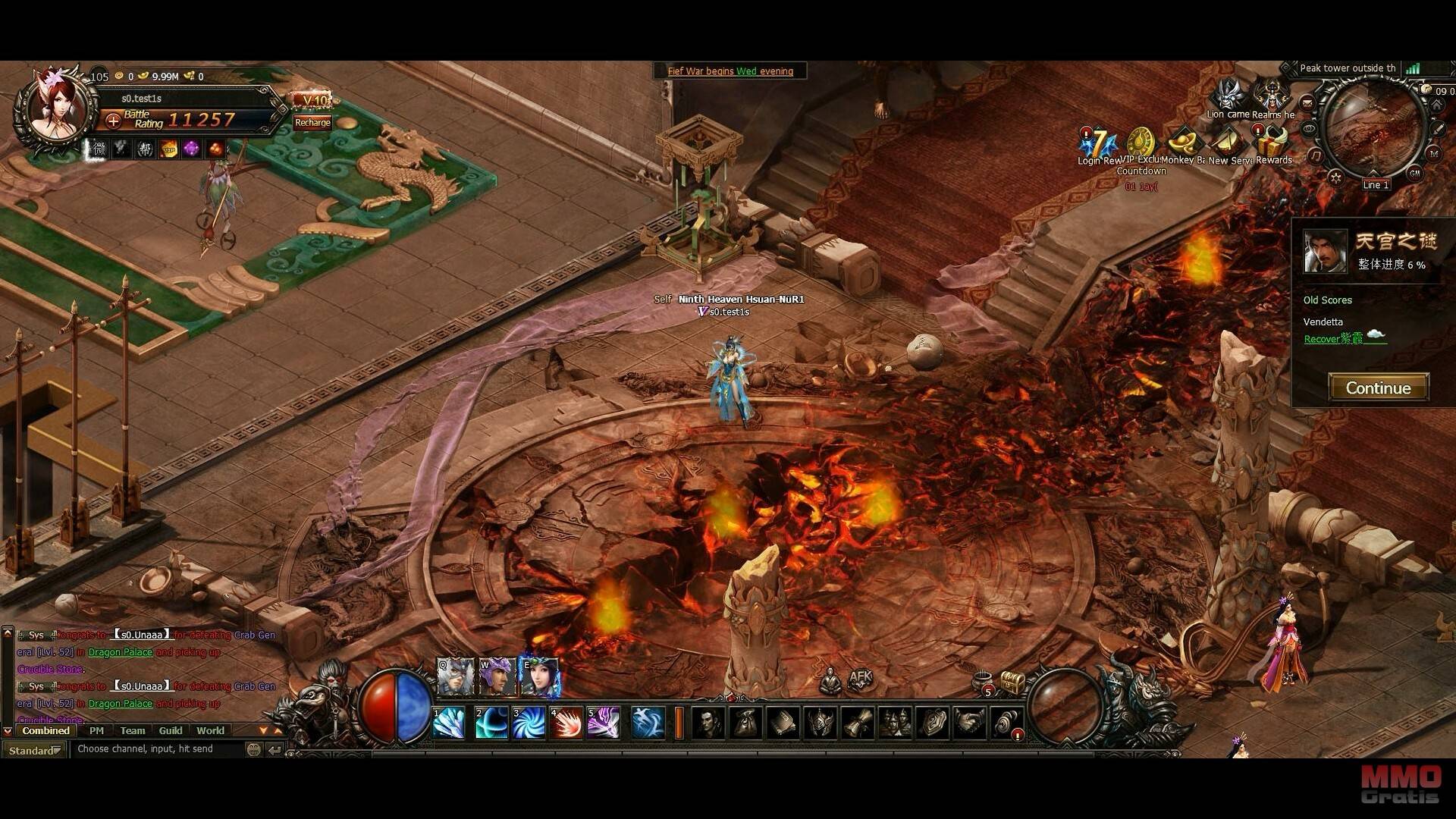
Task: Open the handshake menu icon
Action: [971, 723]
